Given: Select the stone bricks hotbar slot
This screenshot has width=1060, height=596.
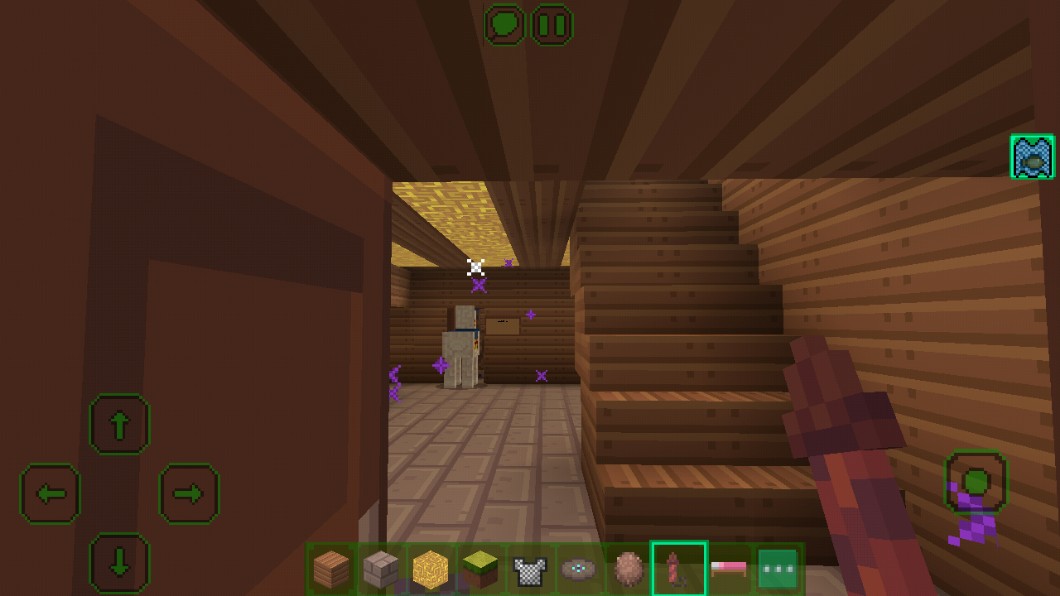Looking at the screenshot, I should click(381, 570).
